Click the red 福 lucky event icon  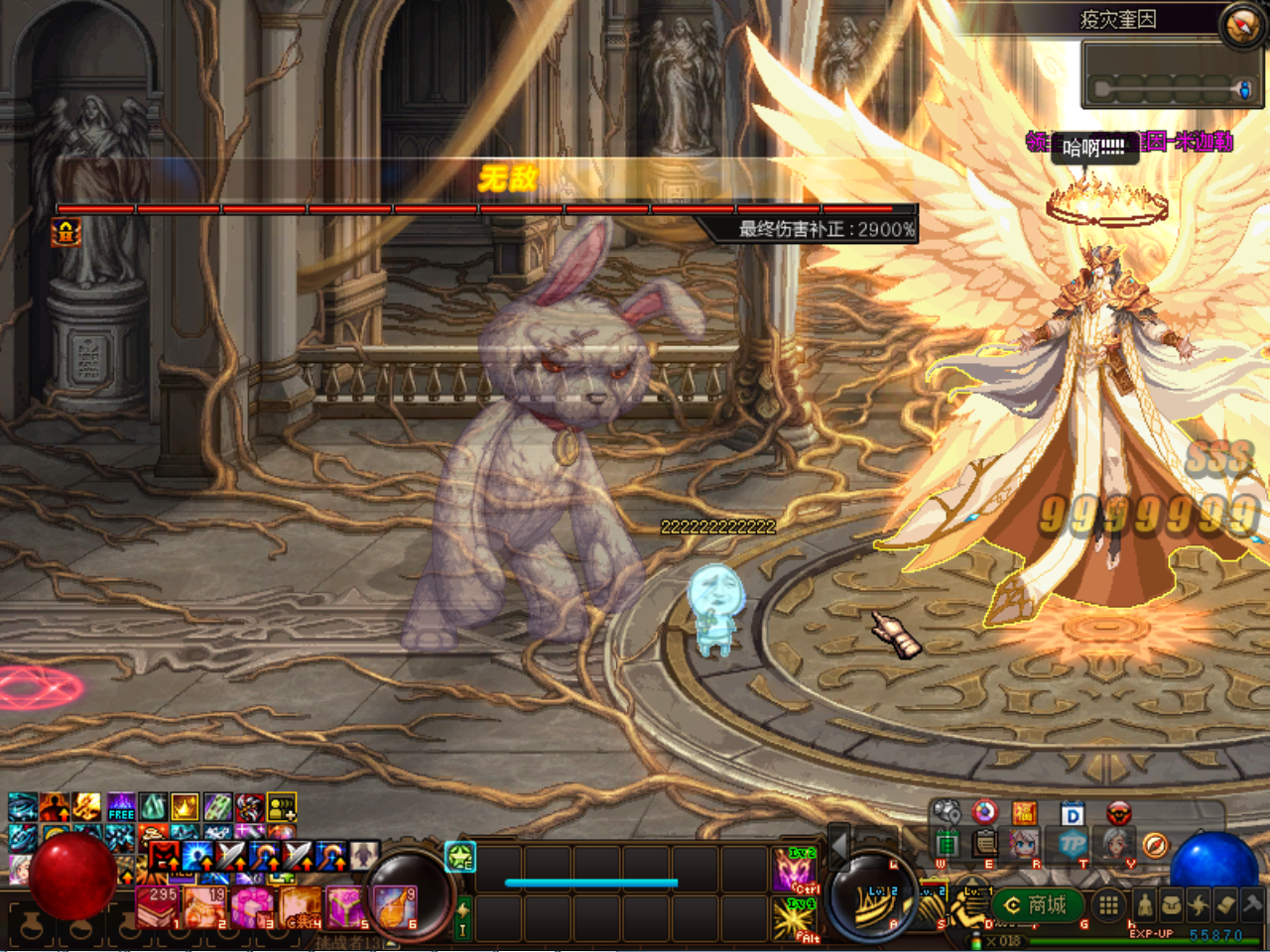(x=1023, y=813)
